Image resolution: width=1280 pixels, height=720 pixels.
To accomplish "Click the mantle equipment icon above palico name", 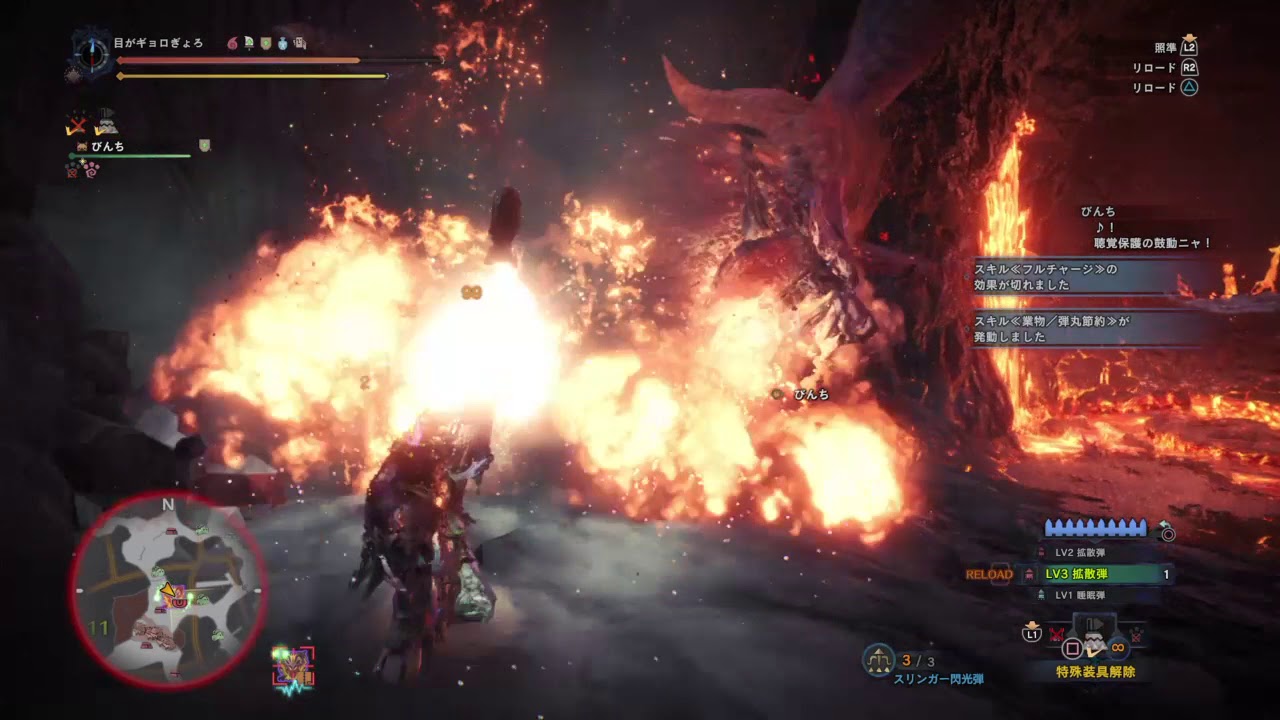I will [107, 124].
